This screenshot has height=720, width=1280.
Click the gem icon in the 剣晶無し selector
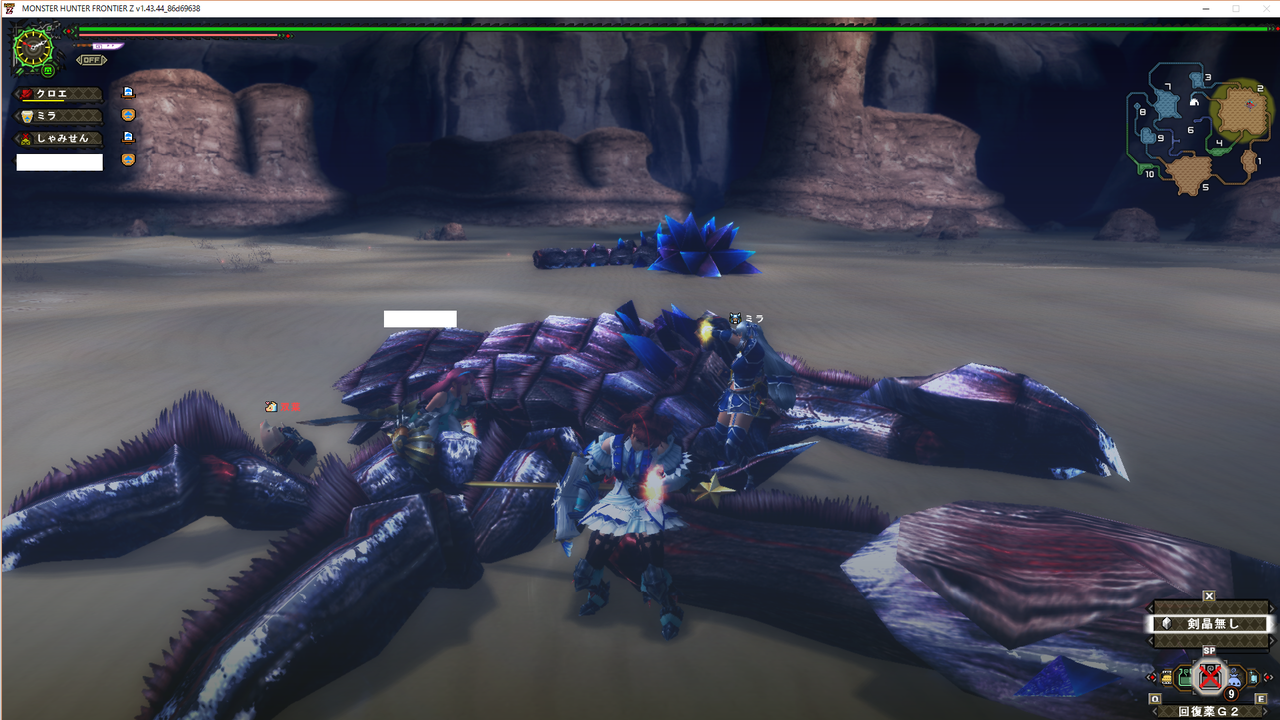pyautogui.click(x=1166, y=624)
